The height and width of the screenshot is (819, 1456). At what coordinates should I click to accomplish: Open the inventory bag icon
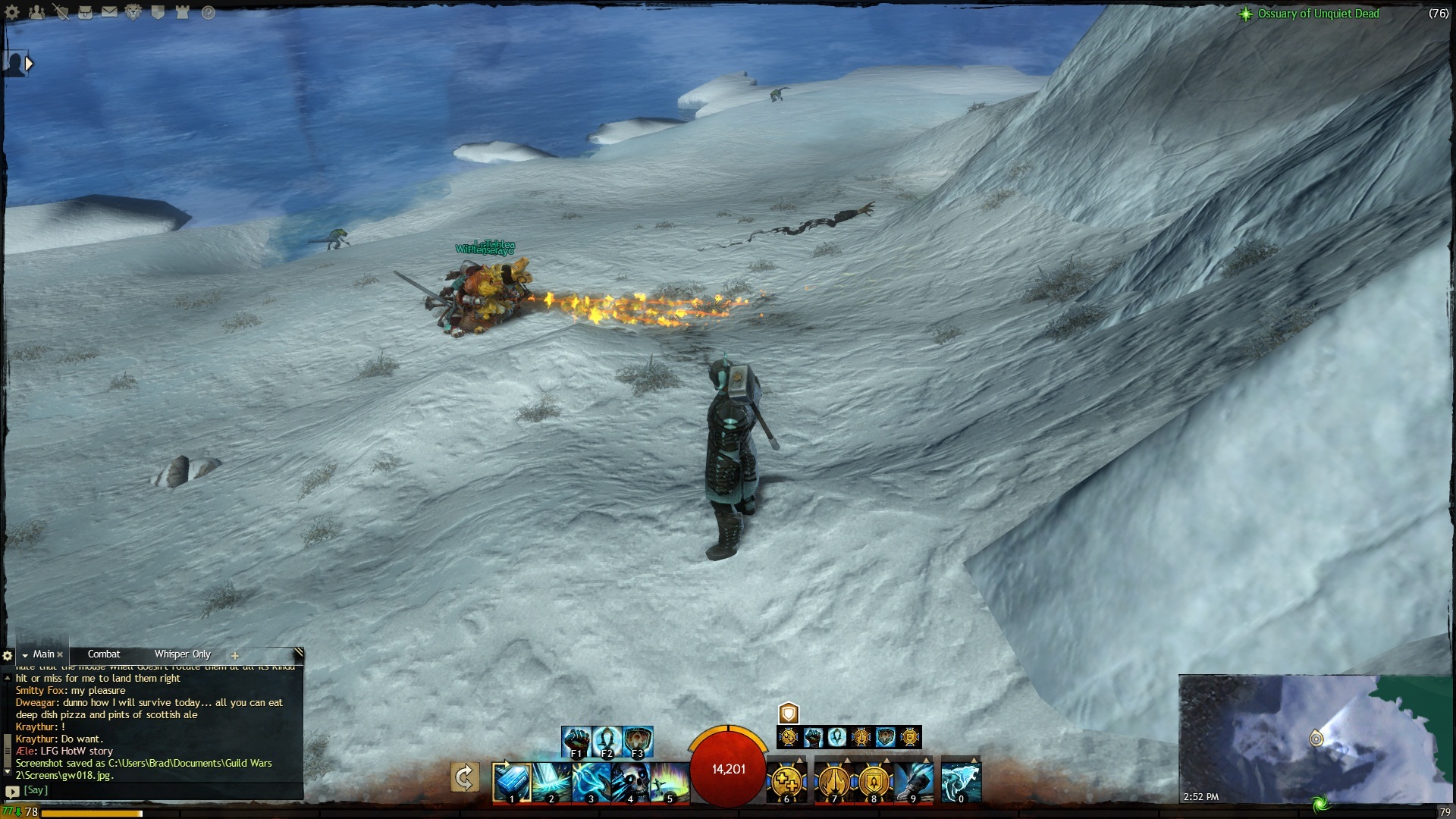(x=85, y=12)
